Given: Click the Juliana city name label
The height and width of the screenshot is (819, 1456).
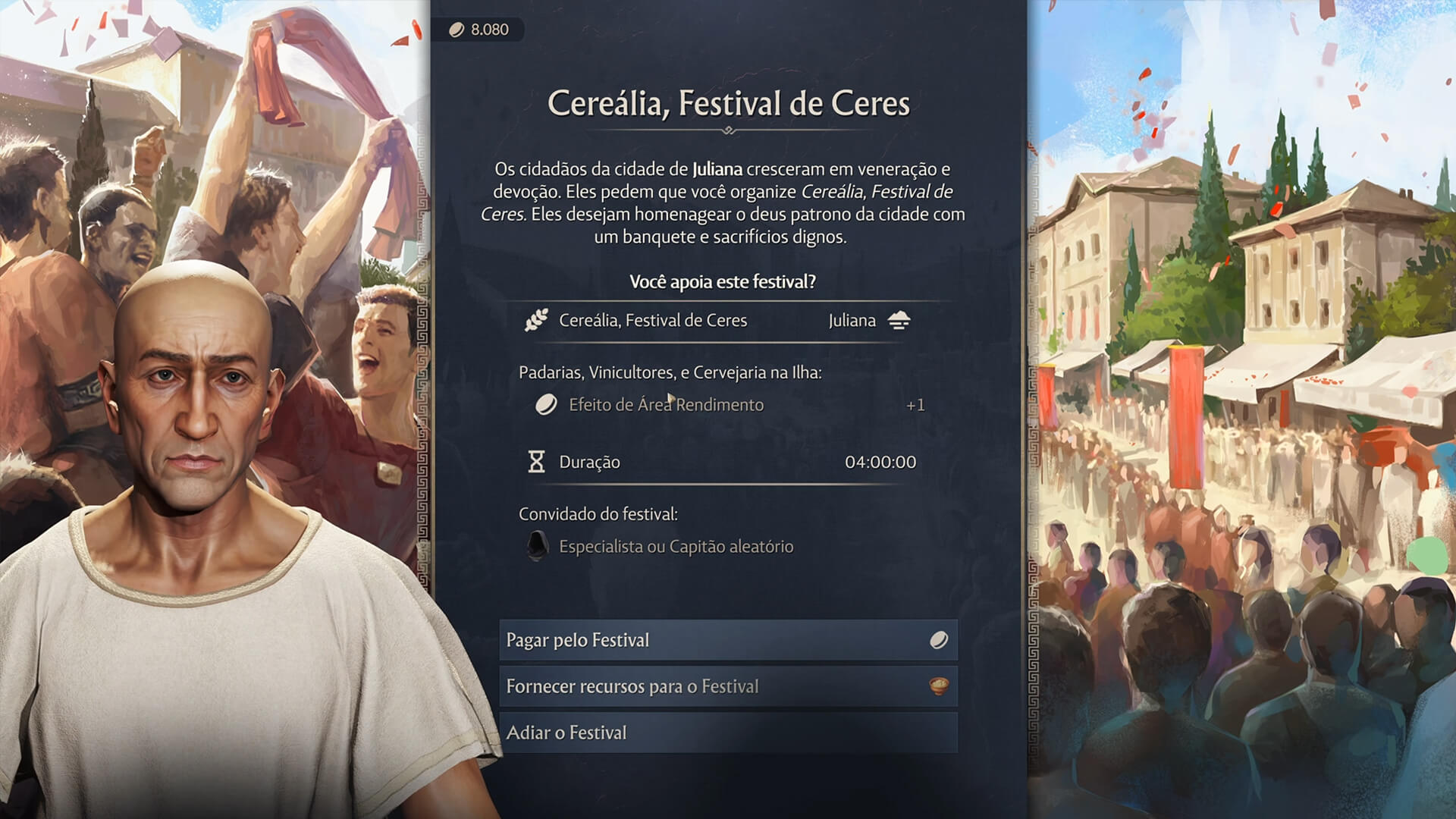Looking at the screenshot, I should (852, 320).
